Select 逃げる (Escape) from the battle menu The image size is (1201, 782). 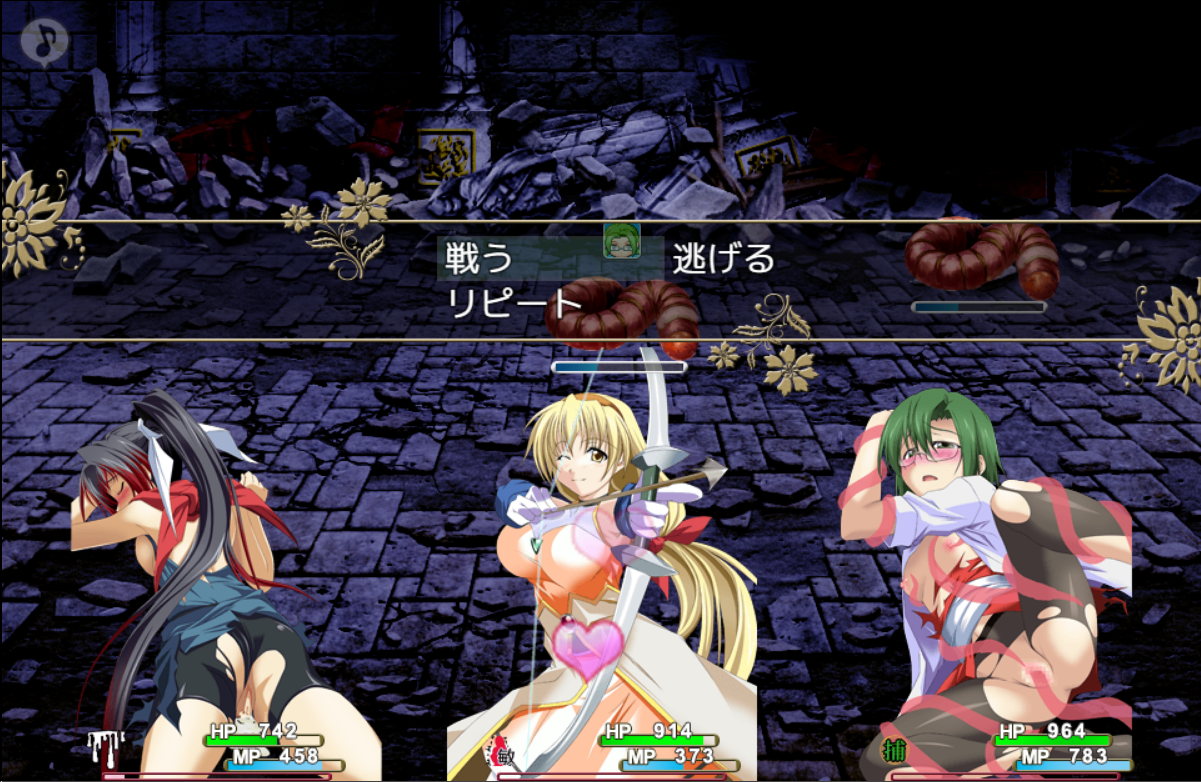pyautogui.click(x=723, y=259)
